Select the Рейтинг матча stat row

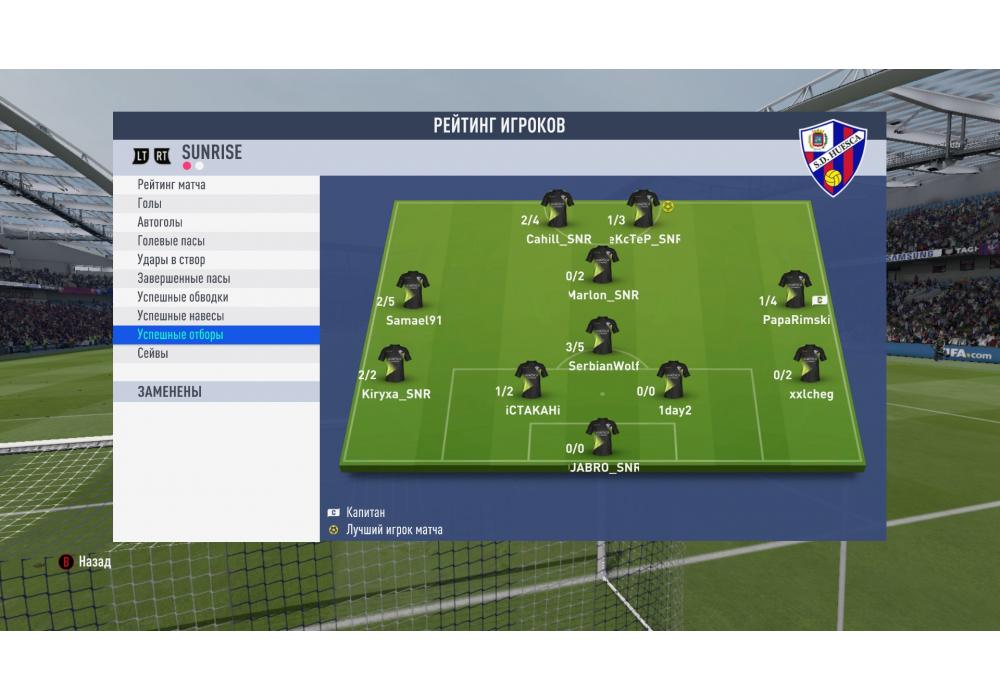point(215,185)
